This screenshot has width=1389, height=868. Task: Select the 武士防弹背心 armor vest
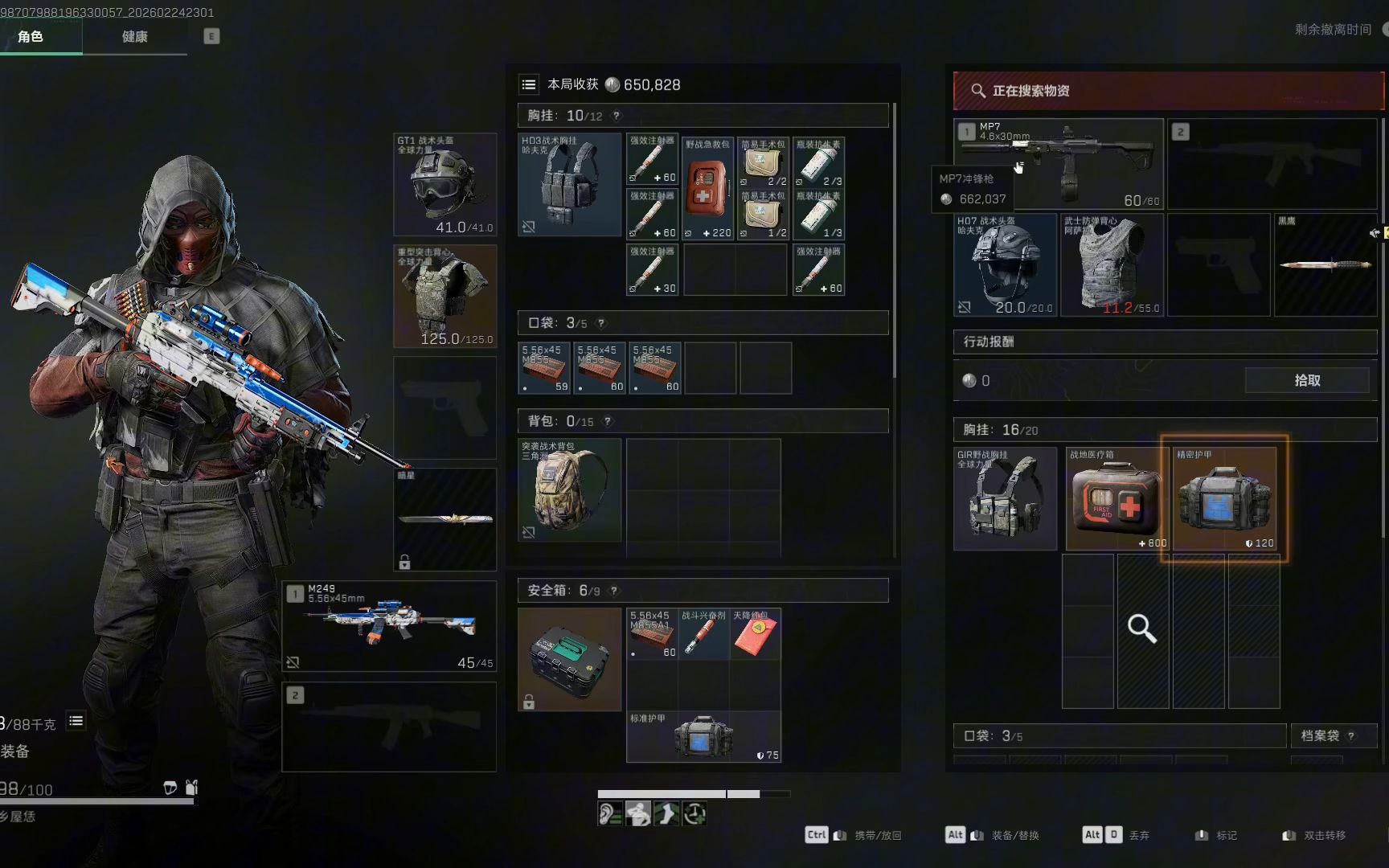pyautogui.click(x=1112, y=264)
